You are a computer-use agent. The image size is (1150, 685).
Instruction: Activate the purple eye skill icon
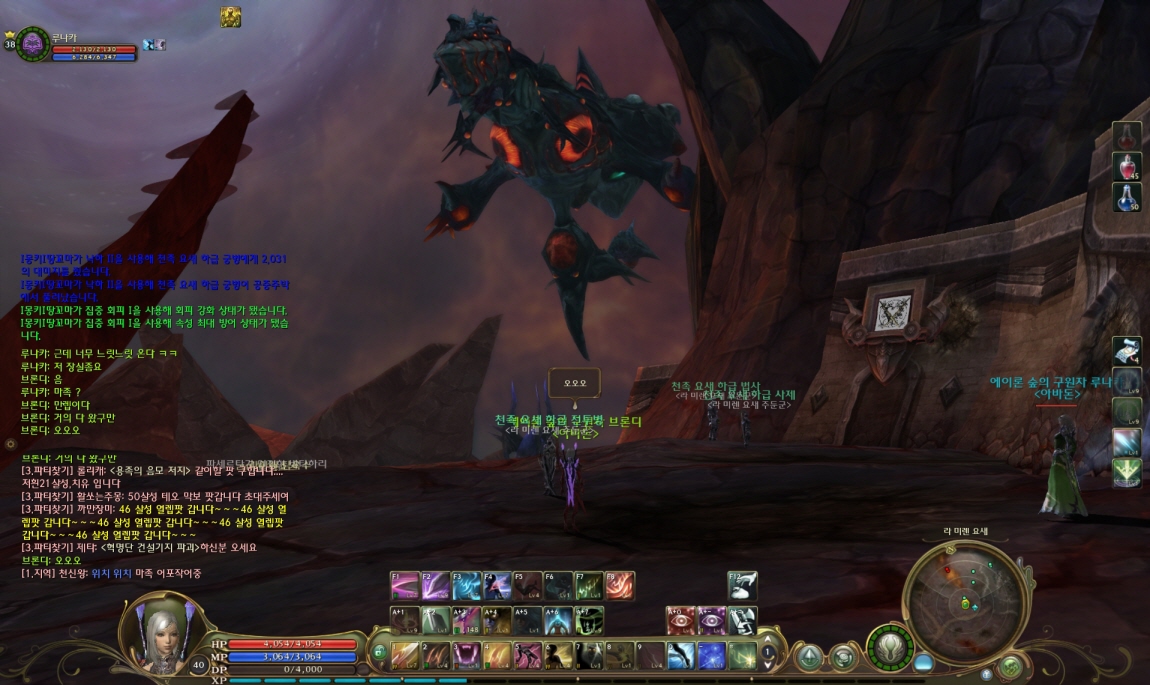(x=712, y=620)
